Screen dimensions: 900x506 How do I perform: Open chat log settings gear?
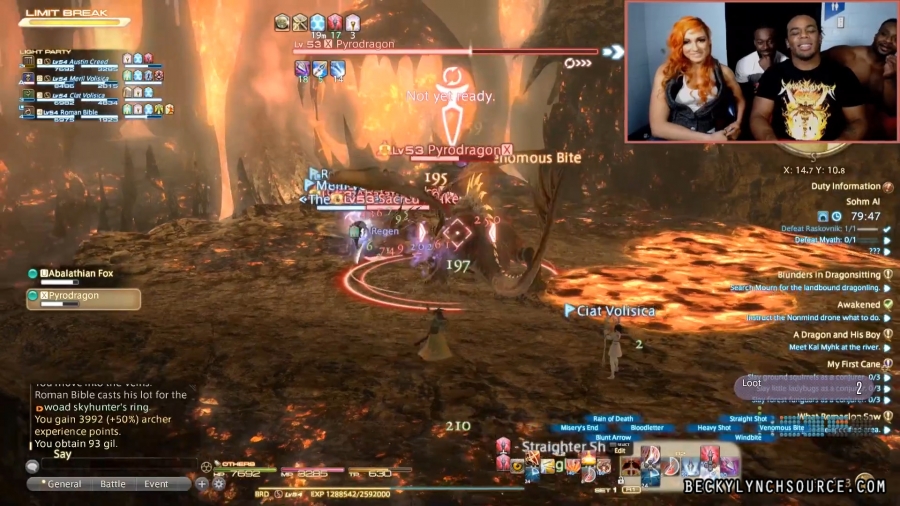click(218, 484)
